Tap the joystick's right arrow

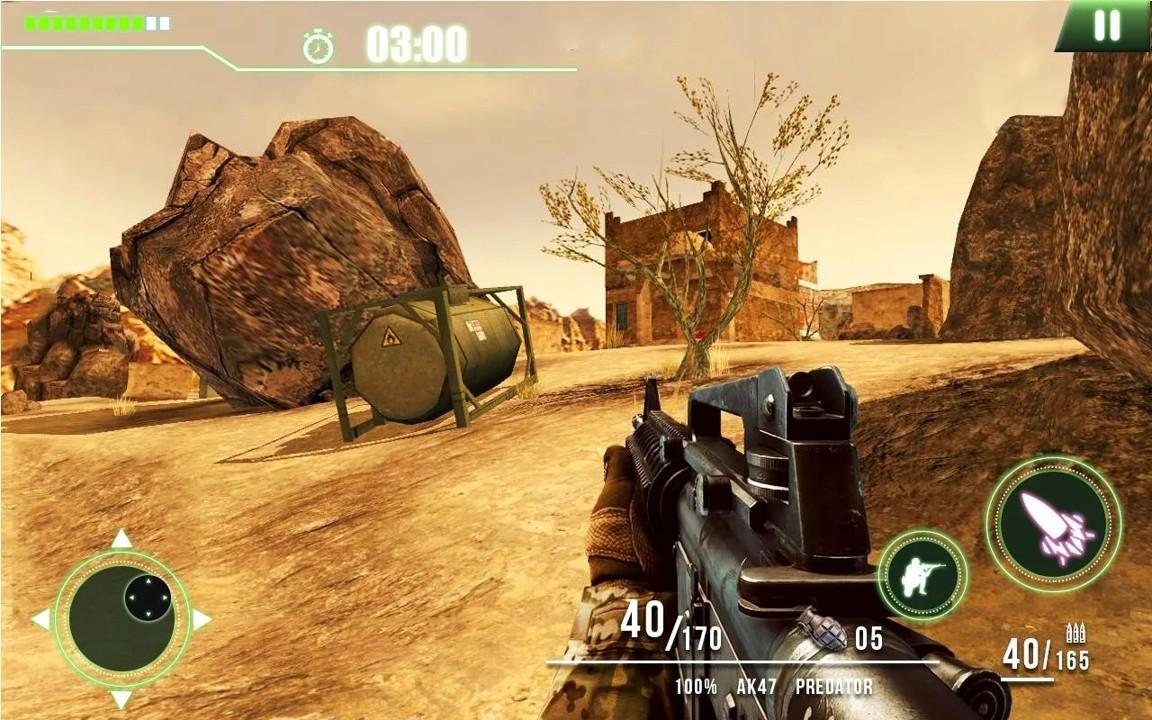point(202,619)
